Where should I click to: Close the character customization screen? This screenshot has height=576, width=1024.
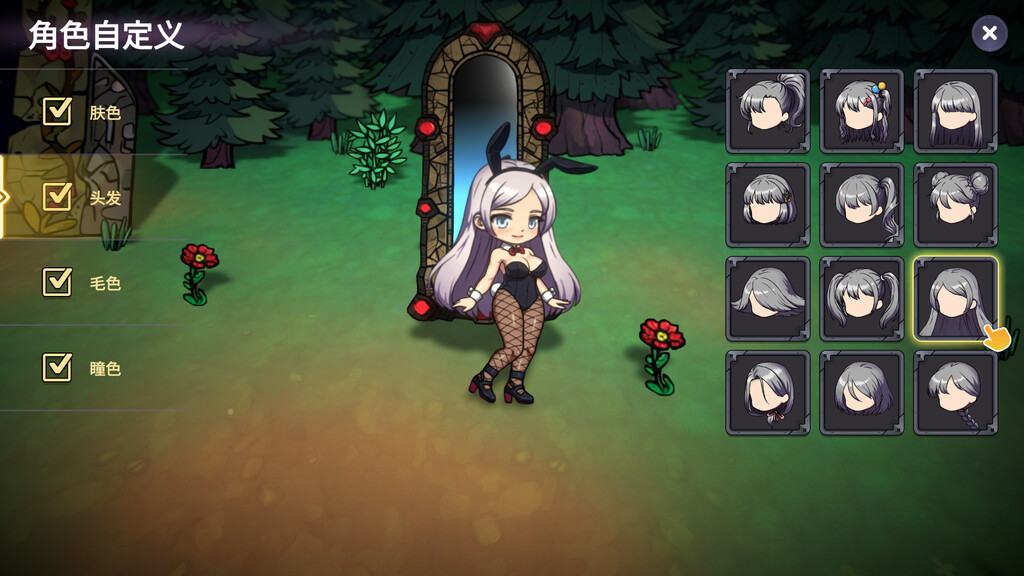[989, 34]
